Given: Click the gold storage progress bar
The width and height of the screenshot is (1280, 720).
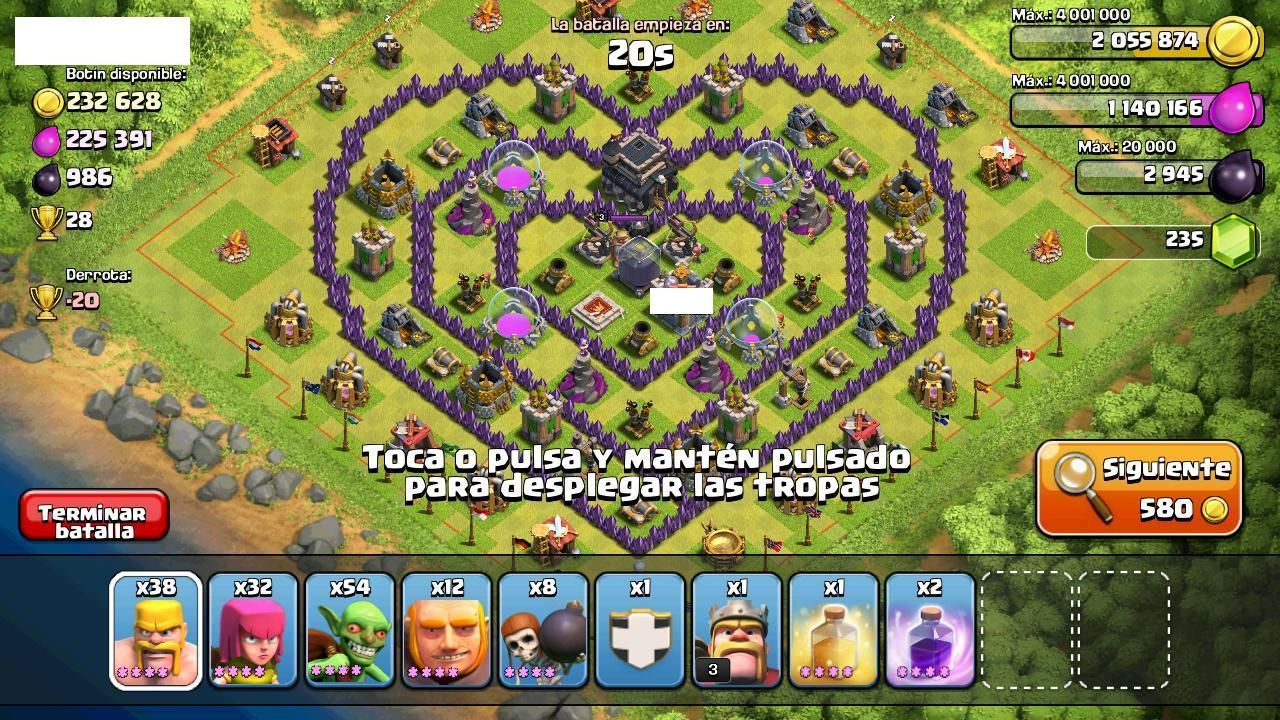Looking at the screenshot, I should [1120, 41].
